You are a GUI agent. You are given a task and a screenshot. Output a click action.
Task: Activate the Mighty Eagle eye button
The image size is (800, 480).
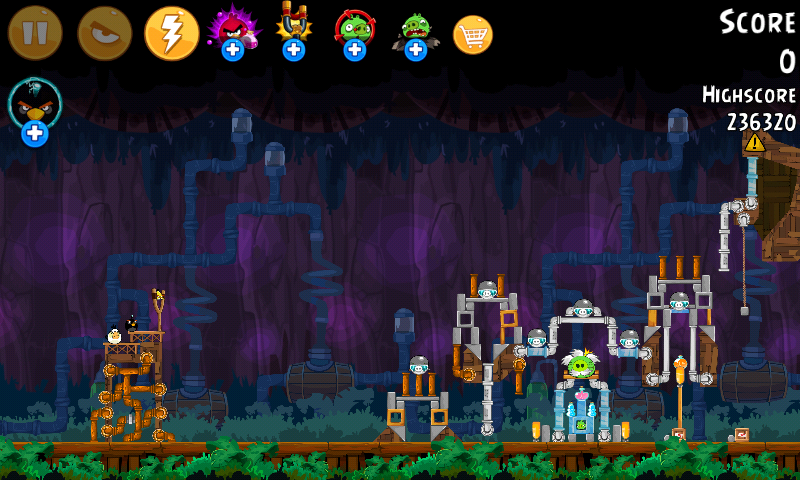click(x=104, y=33)
